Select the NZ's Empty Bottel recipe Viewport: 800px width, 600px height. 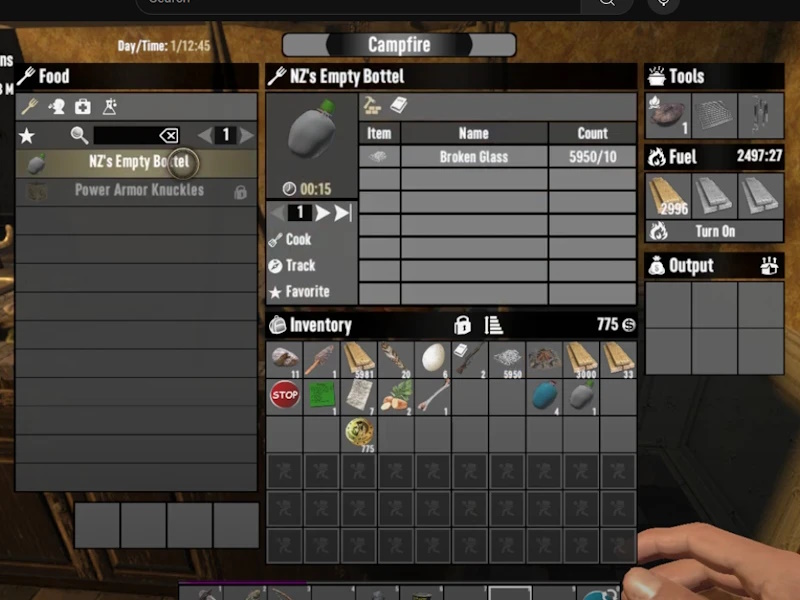(137, 163)
